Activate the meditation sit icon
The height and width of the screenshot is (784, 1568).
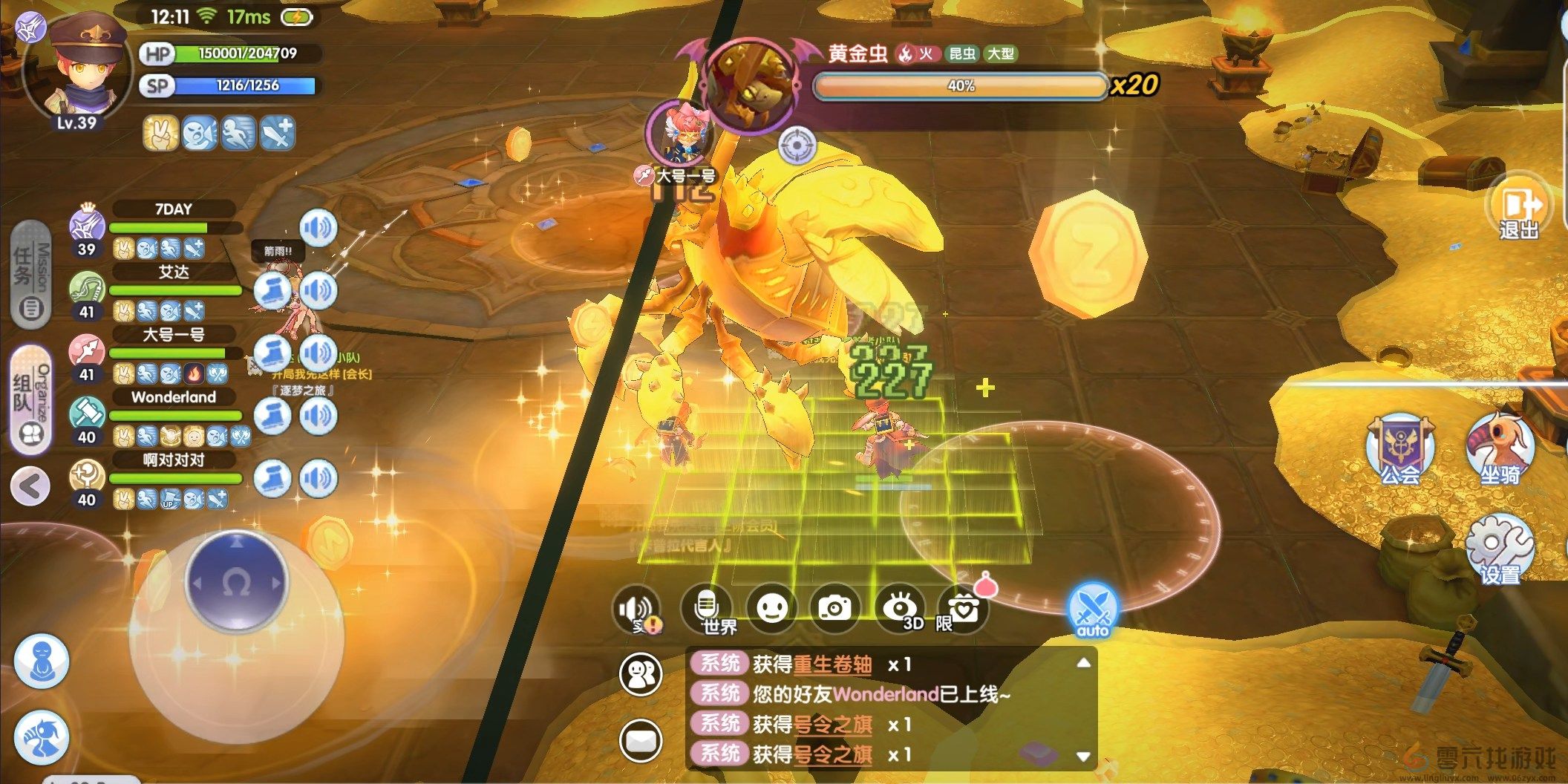[x=42, y=660]
